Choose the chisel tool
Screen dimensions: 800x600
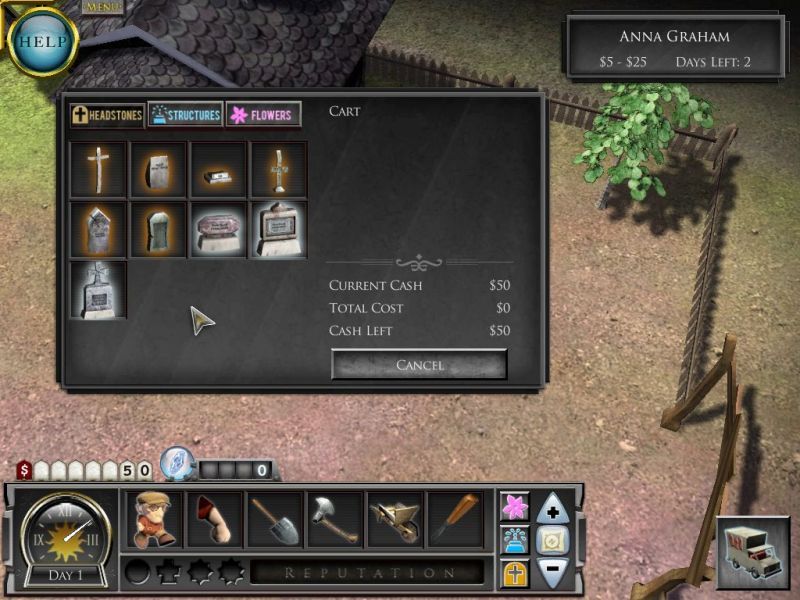tap(455, 519)
